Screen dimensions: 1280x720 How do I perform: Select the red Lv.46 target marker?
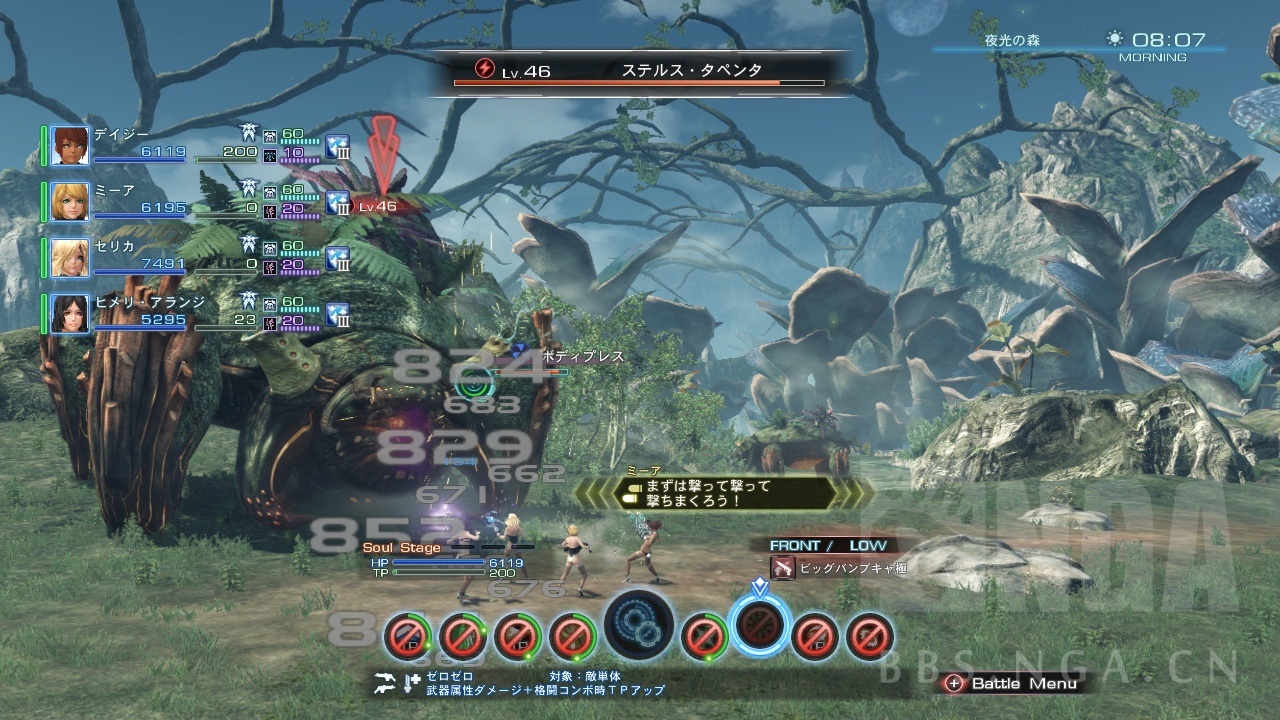click(378, 206)
